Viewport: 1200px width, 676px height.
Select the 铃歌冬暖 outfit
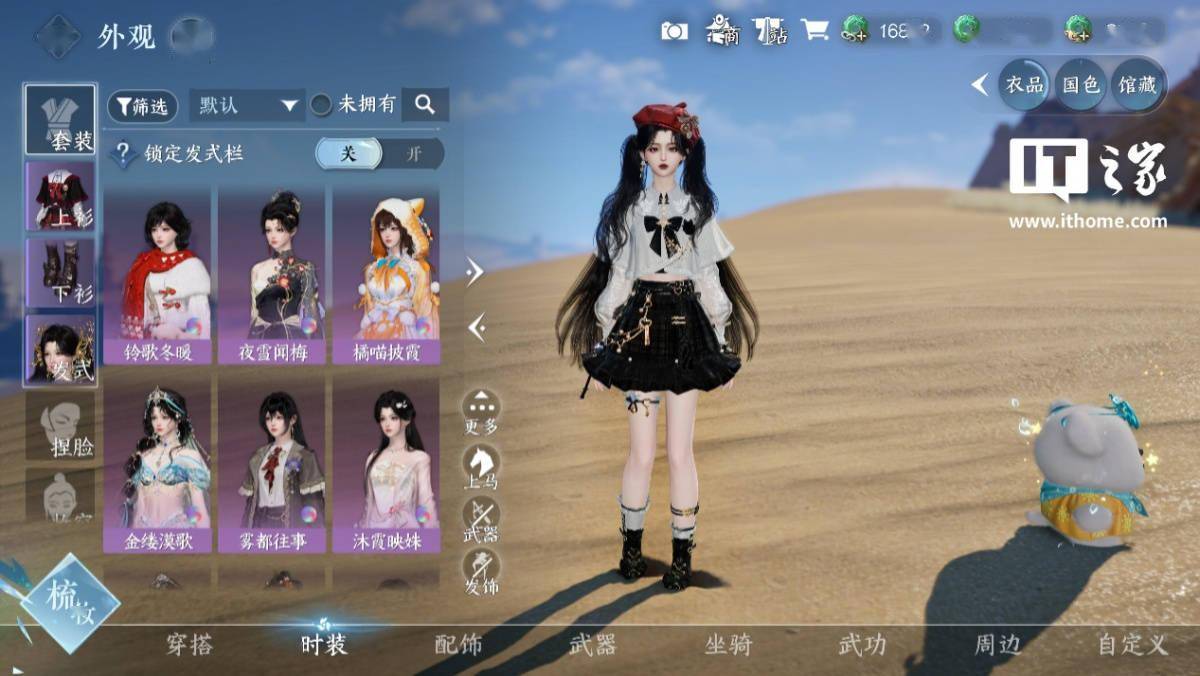pyautogui.click(x=157, y=274)
